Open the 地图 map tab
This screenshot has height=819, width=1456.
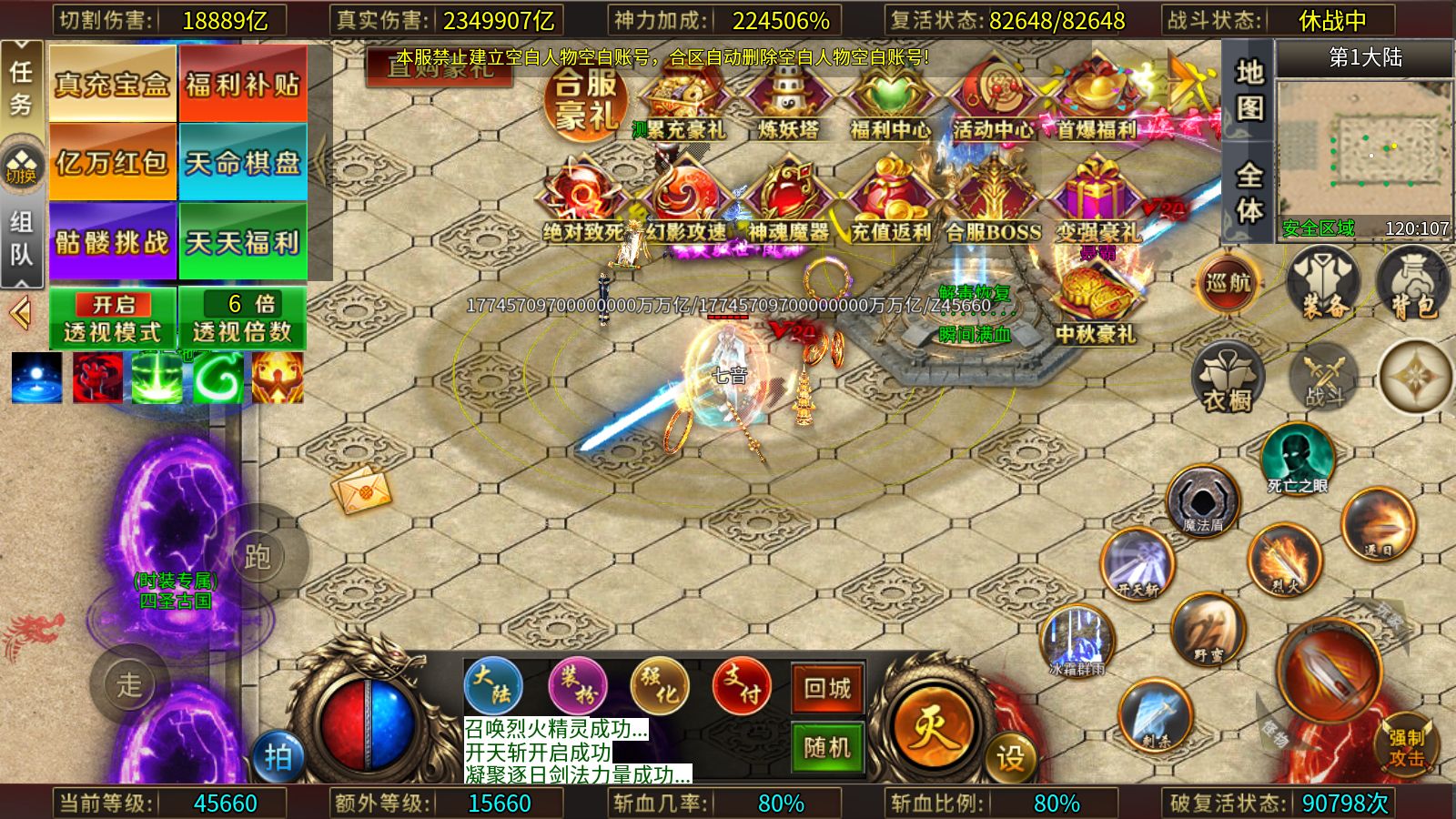tap(1249, 89)
